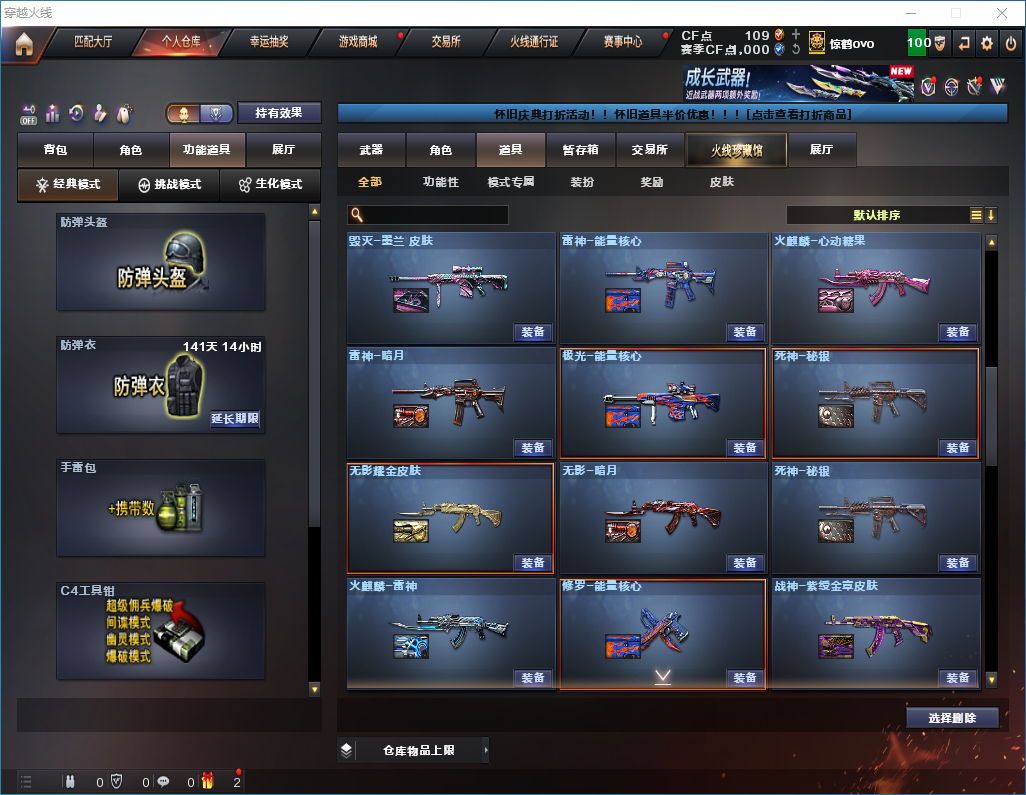Open the 游戏商城 game shop
1026x795 pixels.
[358, 42]
